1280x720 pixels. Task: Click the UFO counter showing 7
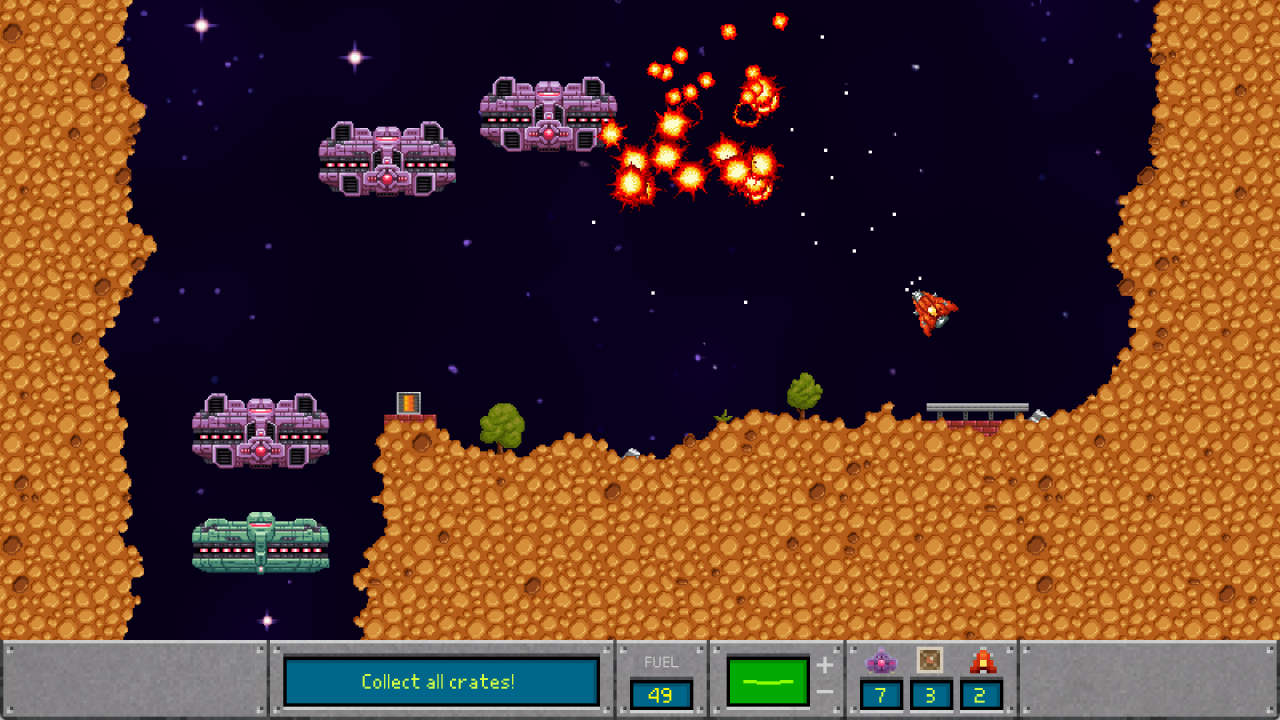pos(881,695)
